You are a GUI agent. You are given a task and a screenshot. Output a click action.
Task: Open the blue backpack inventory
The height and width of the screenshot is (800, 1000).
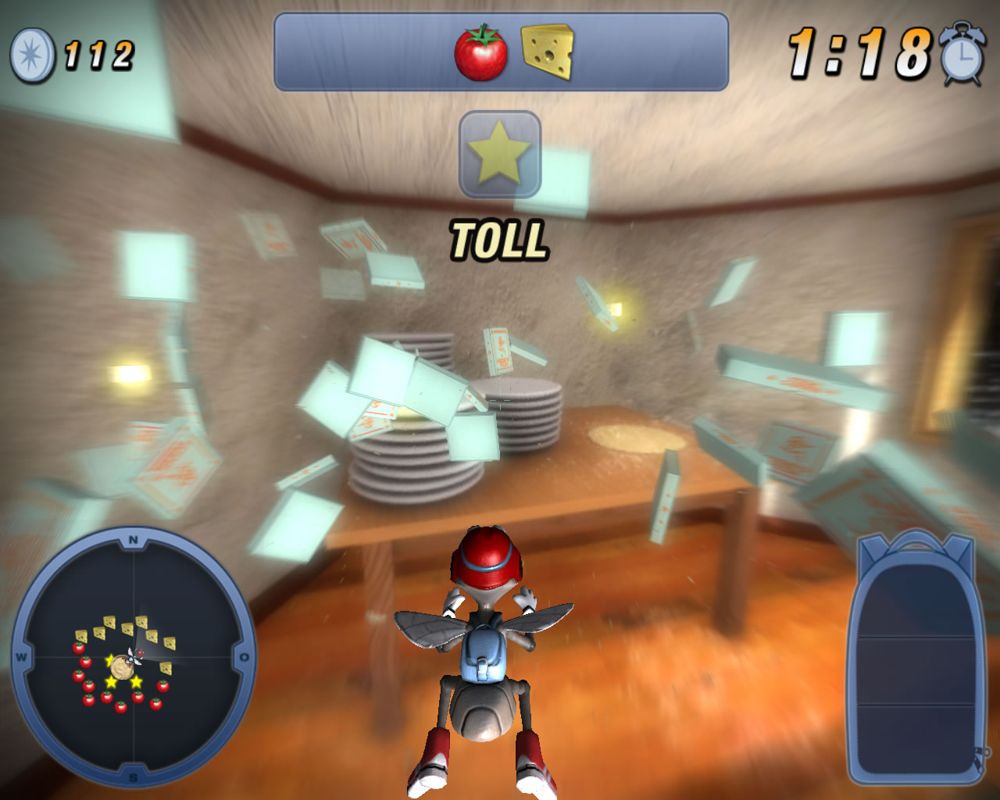(918, 658)
